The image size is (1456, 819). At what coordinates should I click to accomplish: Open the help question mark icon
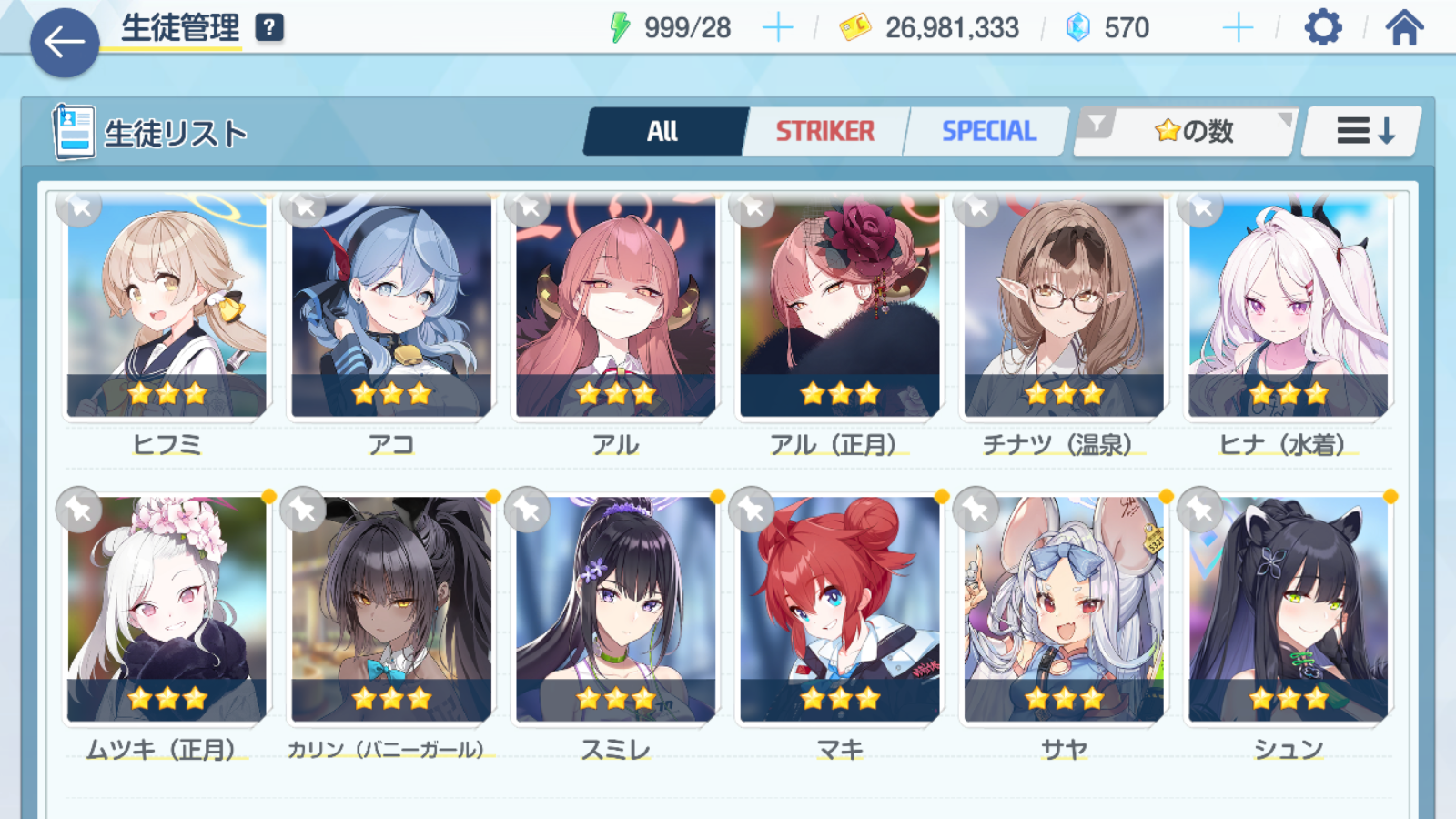(268, 28)
